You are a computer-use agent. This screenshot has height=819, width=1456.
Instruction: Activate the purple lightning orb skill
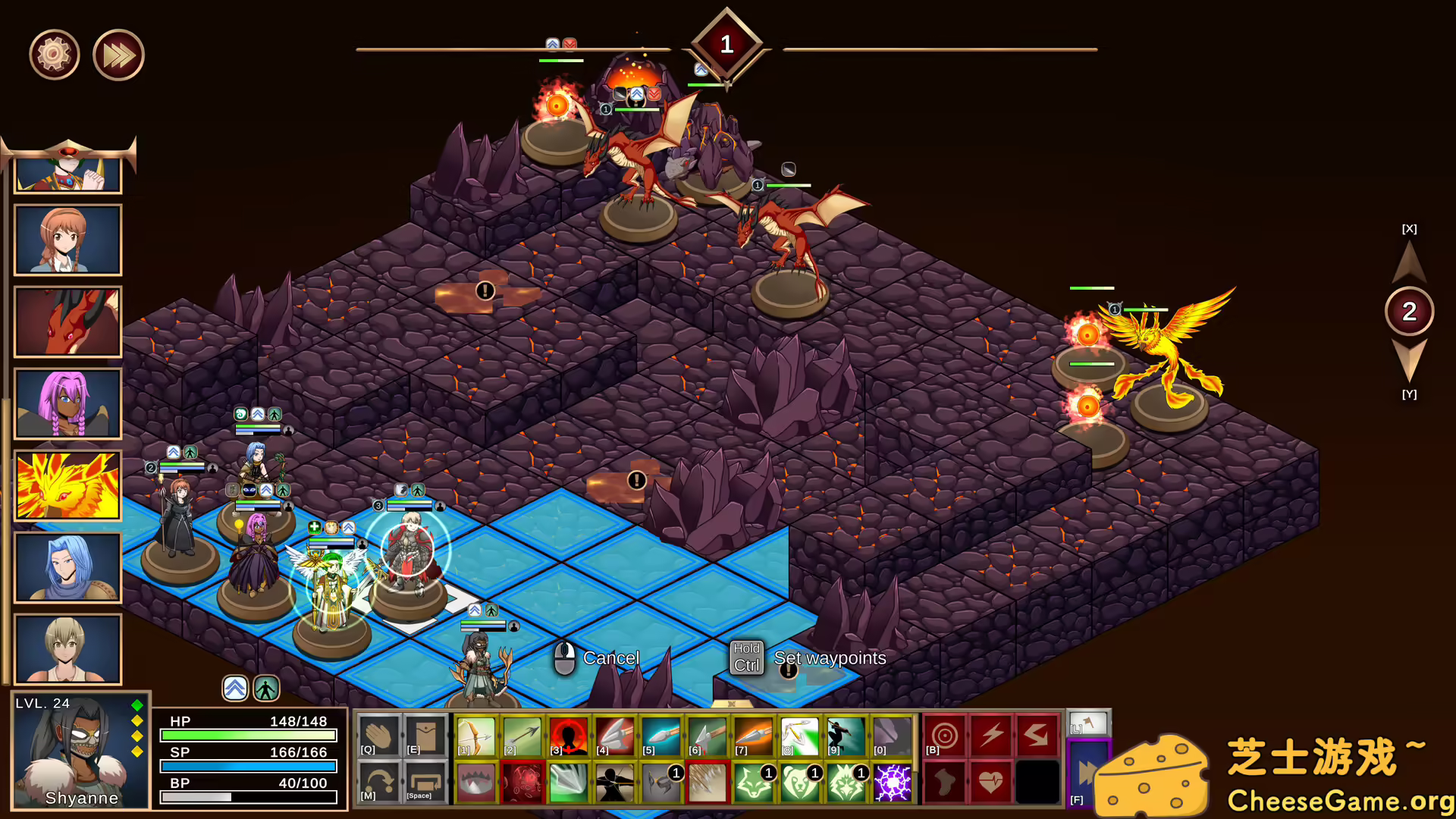(x=893, y=783)
